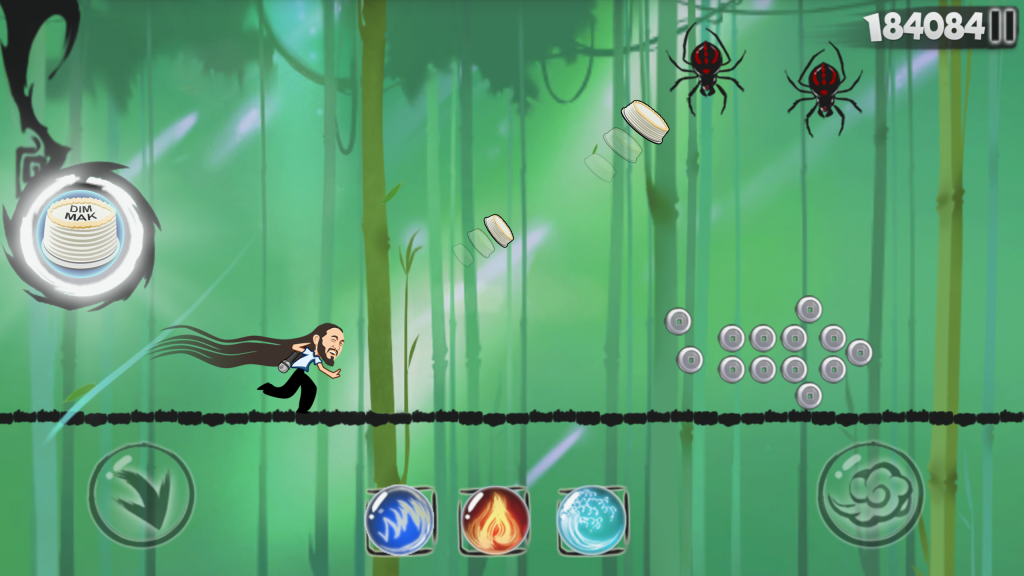The height and width of the screenshot is (576, 1024).
Task: Activate the blue lightning orb ability
Action: click(x=399, y=520)
